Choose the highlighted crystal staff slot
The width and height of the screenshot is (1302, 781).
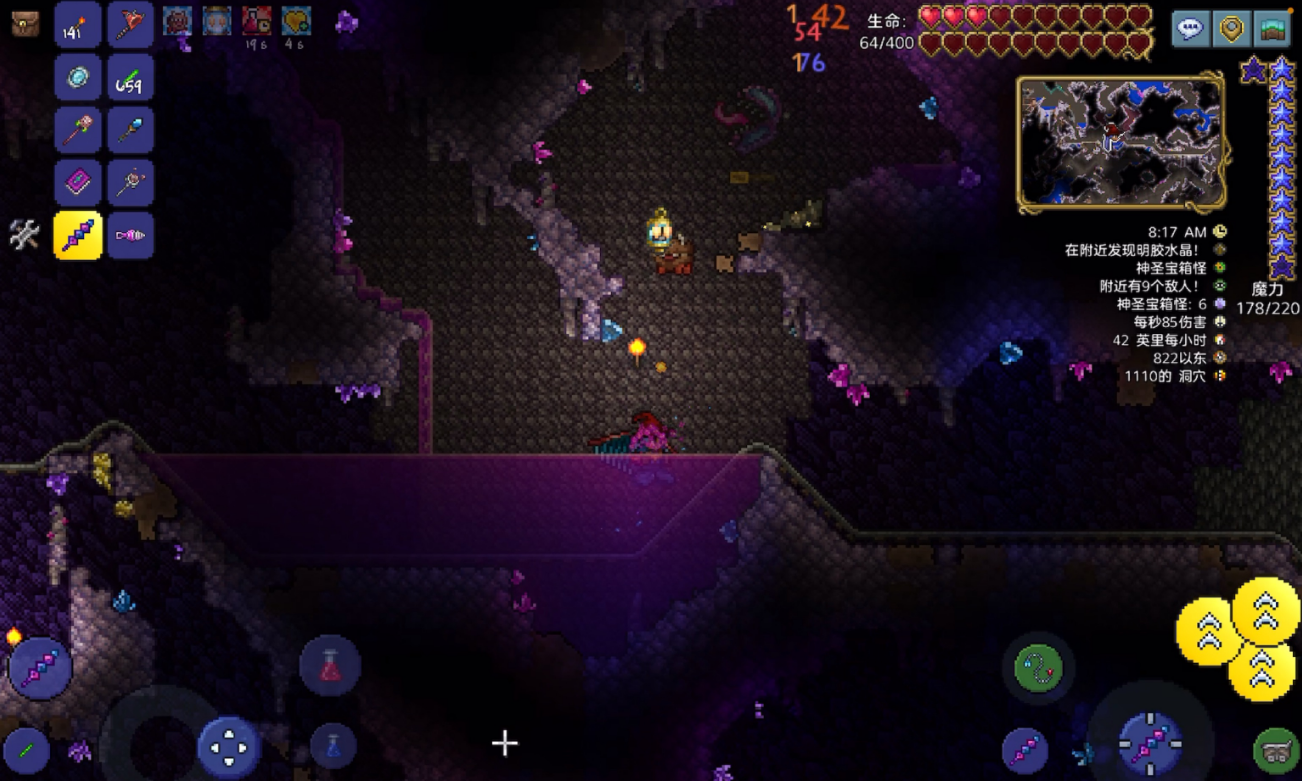(x=77, y=236)
